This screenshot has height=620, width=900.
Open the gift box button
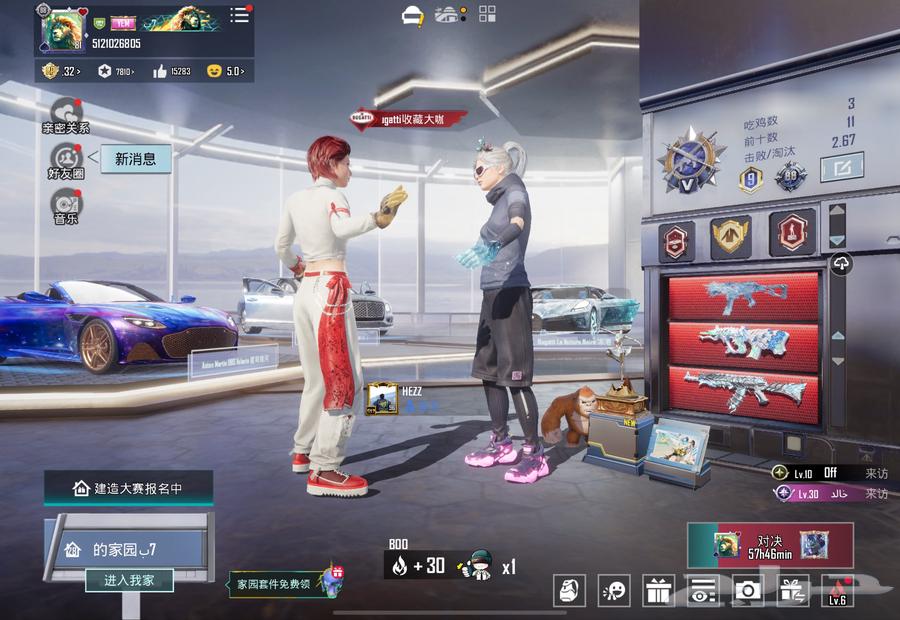click(x=658, y=591)
